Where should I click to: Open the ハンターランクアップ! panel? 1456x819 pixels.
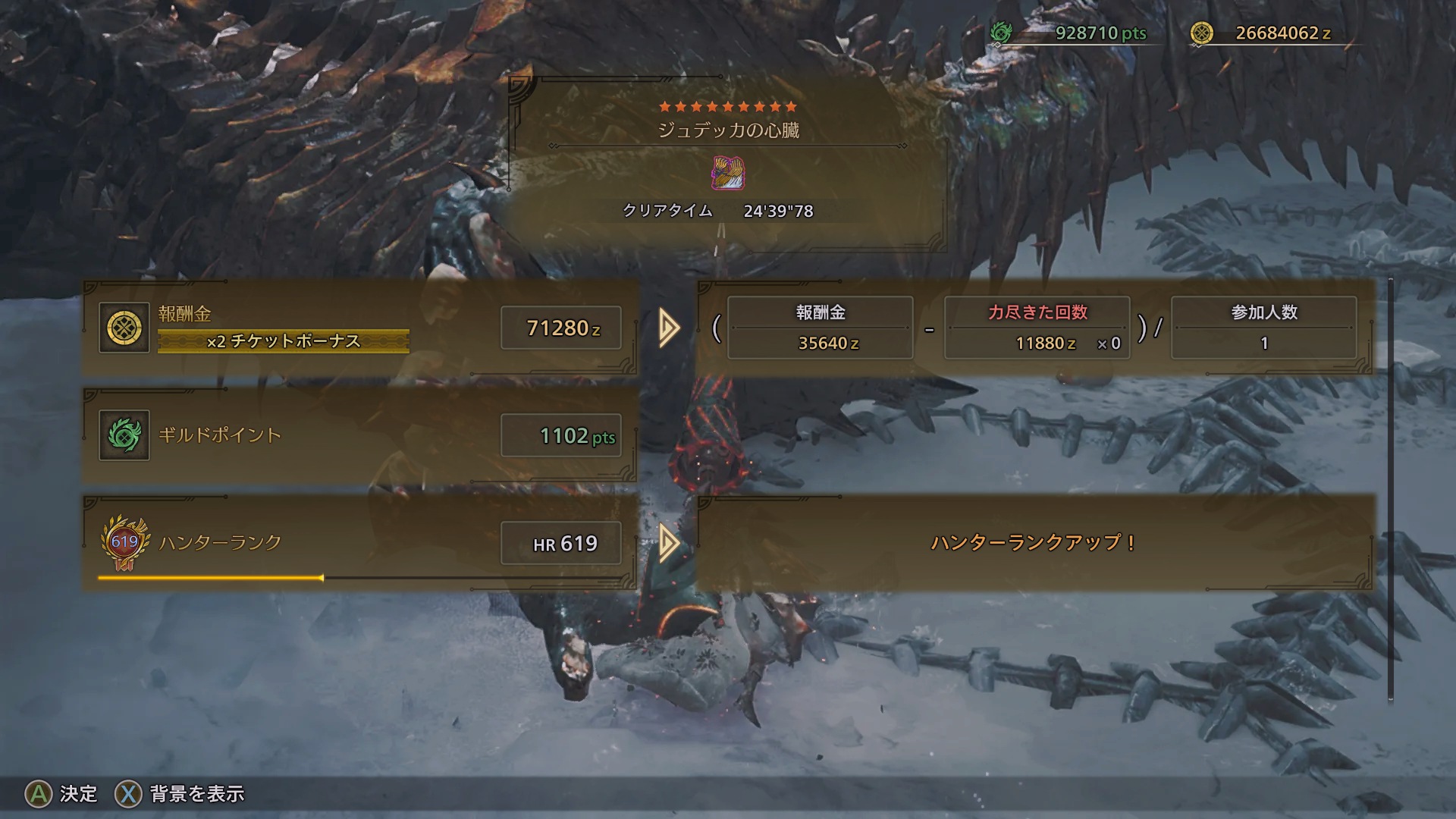1034,543
